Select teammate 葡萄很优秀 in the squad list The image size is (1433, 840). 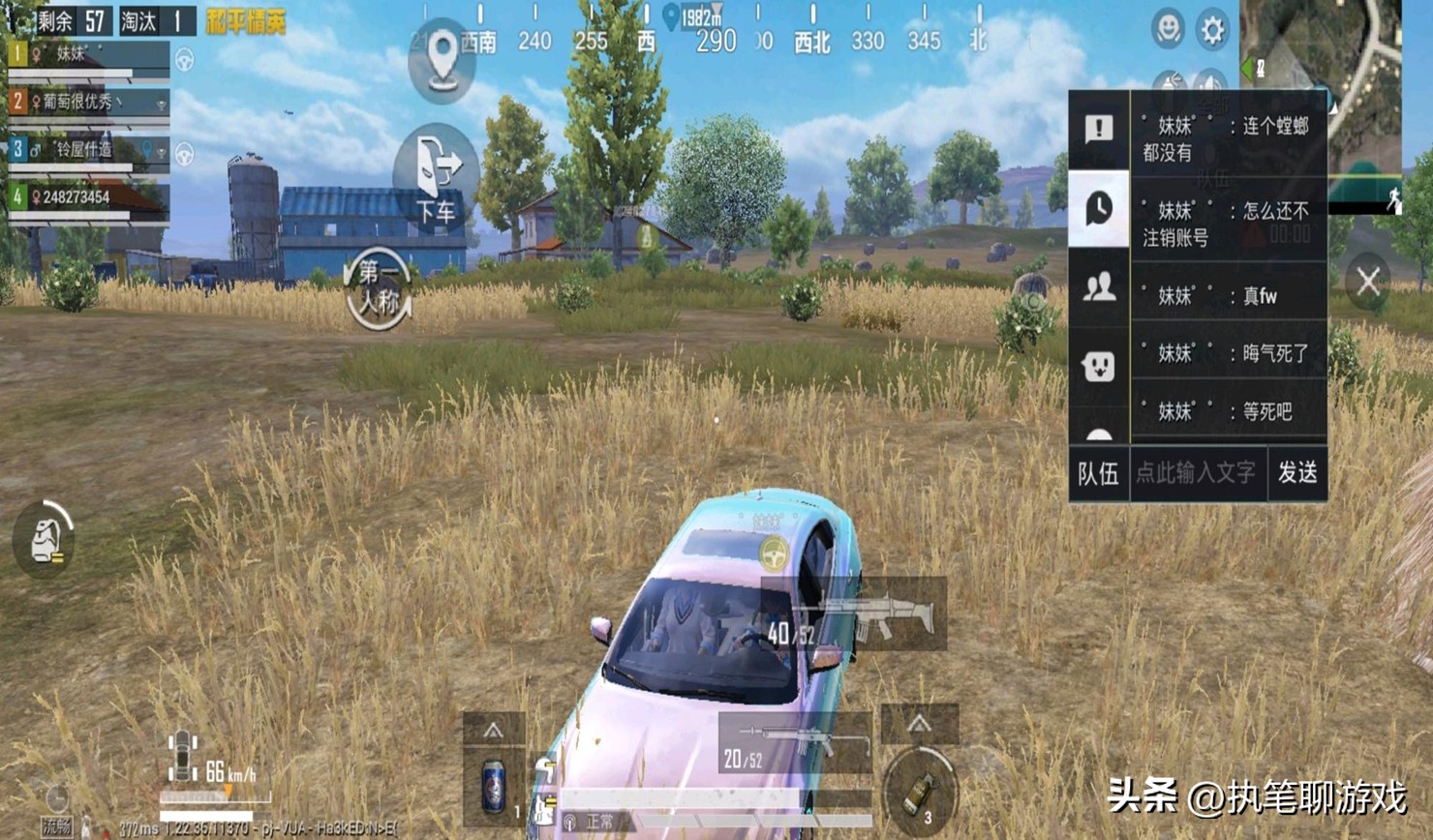pyautogui.click(x=87, y=102)
